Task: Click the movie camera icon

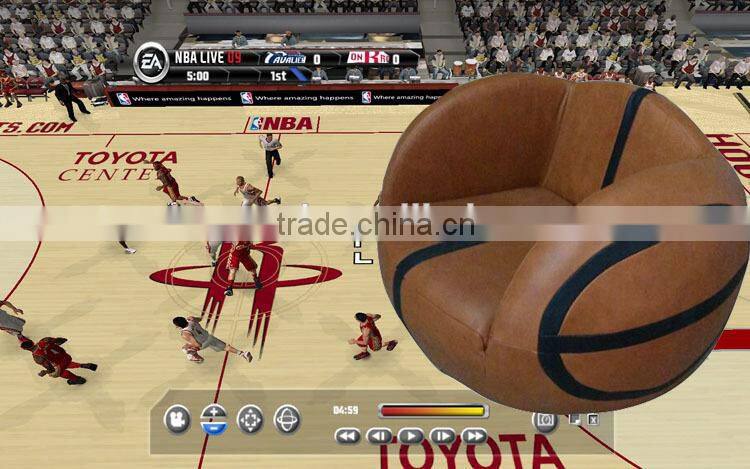Action: 177,419
